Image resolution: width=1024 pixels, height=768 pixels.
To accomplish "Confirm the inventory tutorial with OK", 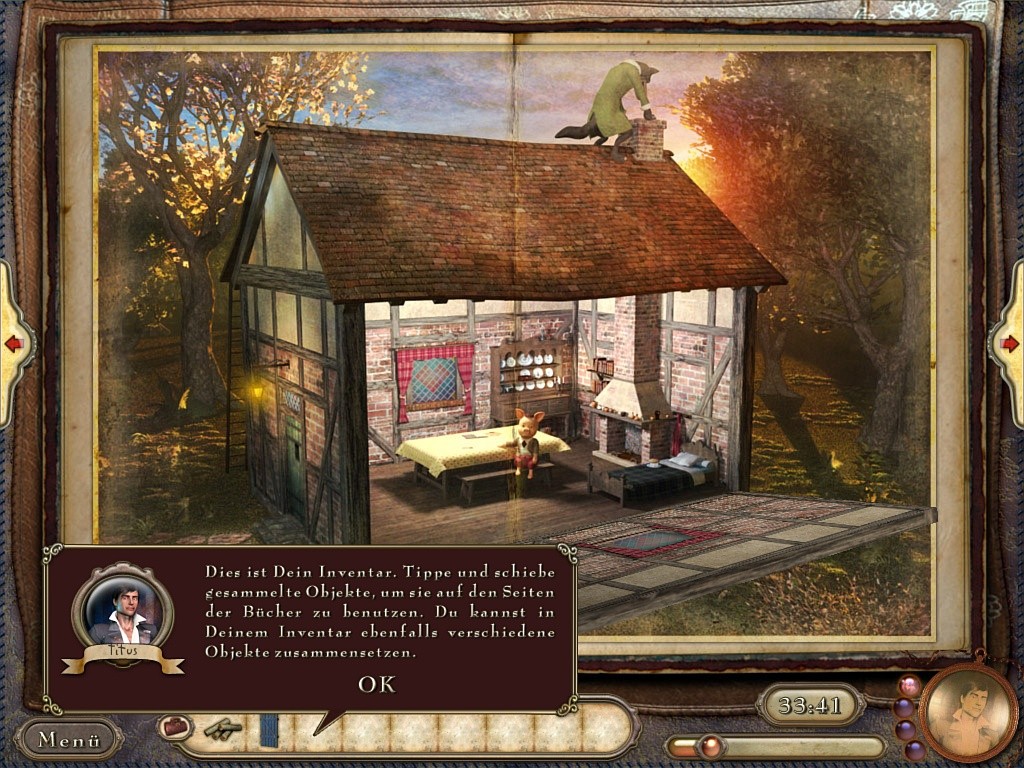I will click(377, 684).
